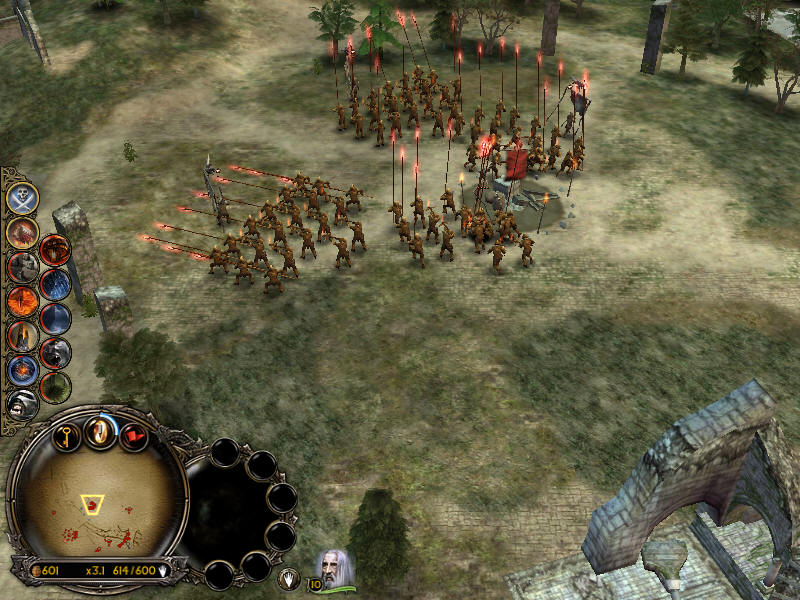
Task: Click the golden key button above minimap
Action: (66, 437)
